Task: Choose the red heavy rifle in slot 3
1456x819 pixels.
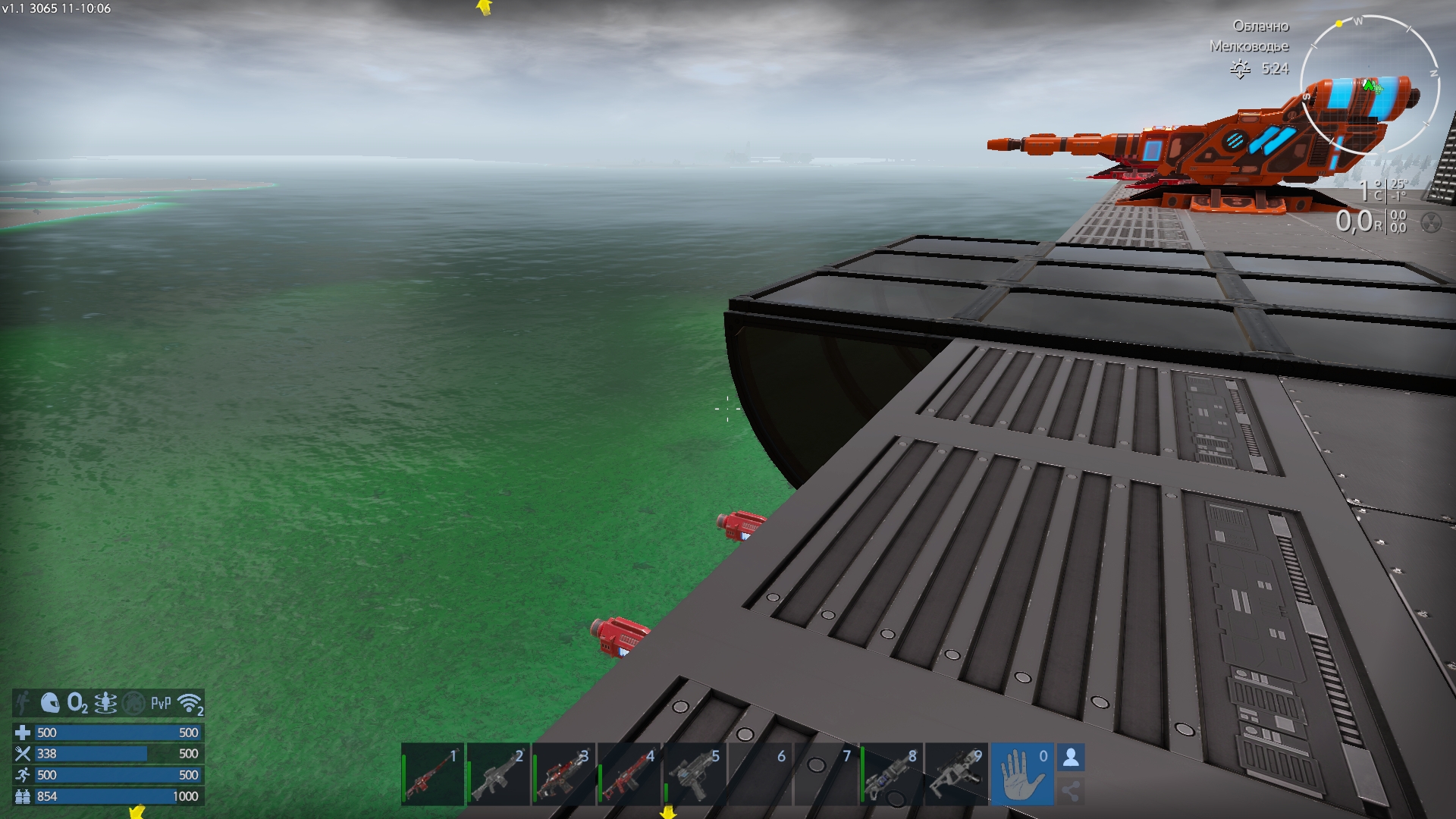Action: (563, 775)
